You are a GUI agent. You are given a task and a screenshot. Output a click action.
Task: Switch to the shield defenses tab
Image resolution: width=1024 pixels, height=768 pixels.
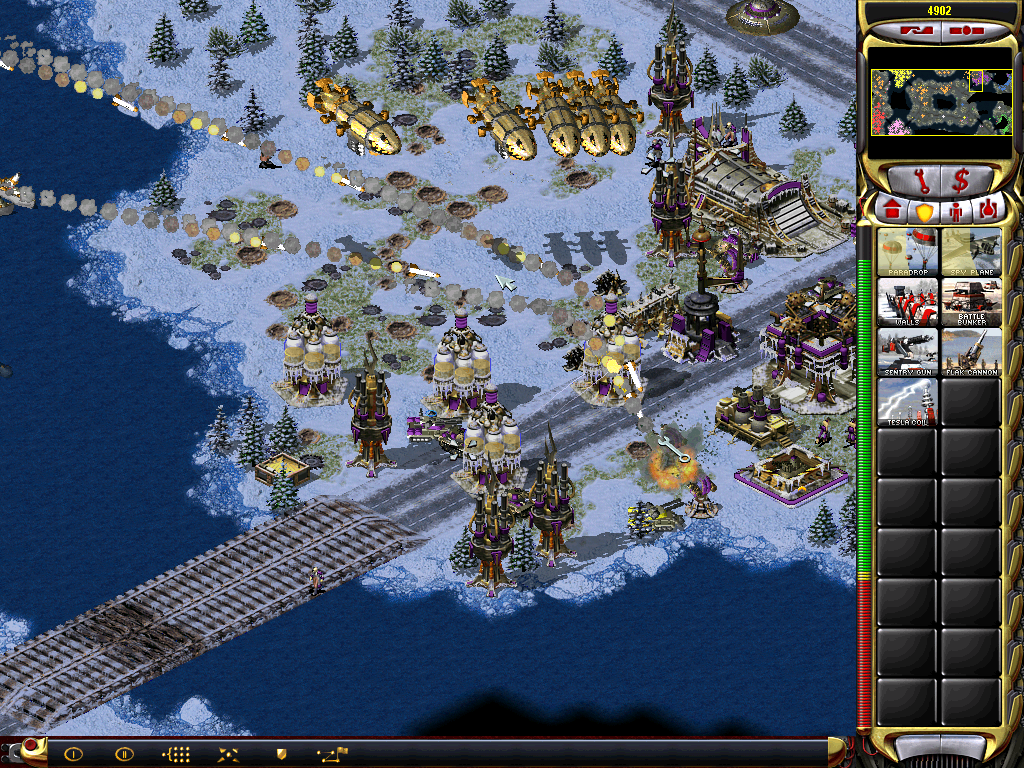[x=924, y=211]
